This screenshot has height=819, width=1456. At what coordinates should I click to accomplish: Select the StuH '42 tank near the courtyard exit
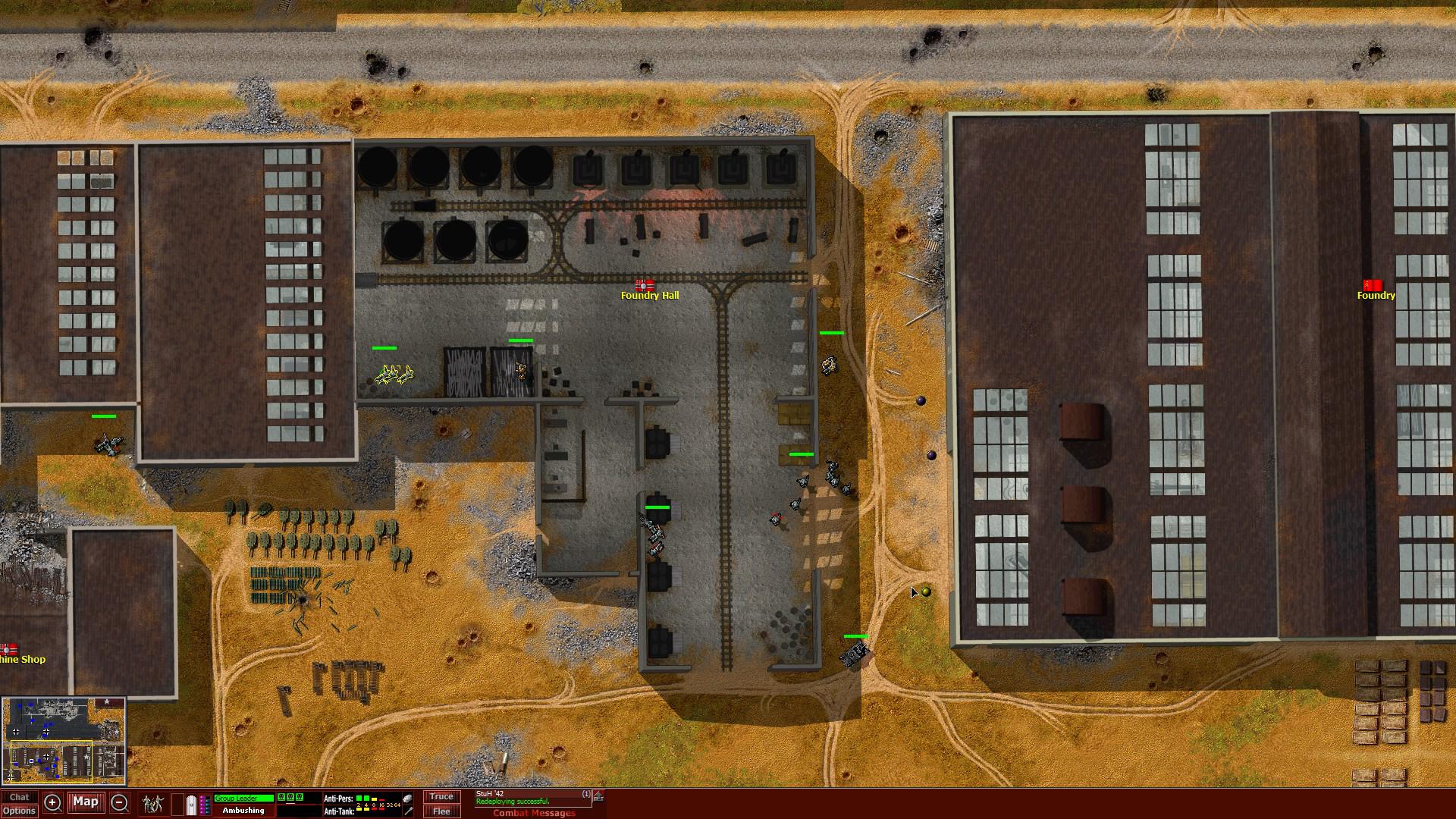[x=853, y=653]
